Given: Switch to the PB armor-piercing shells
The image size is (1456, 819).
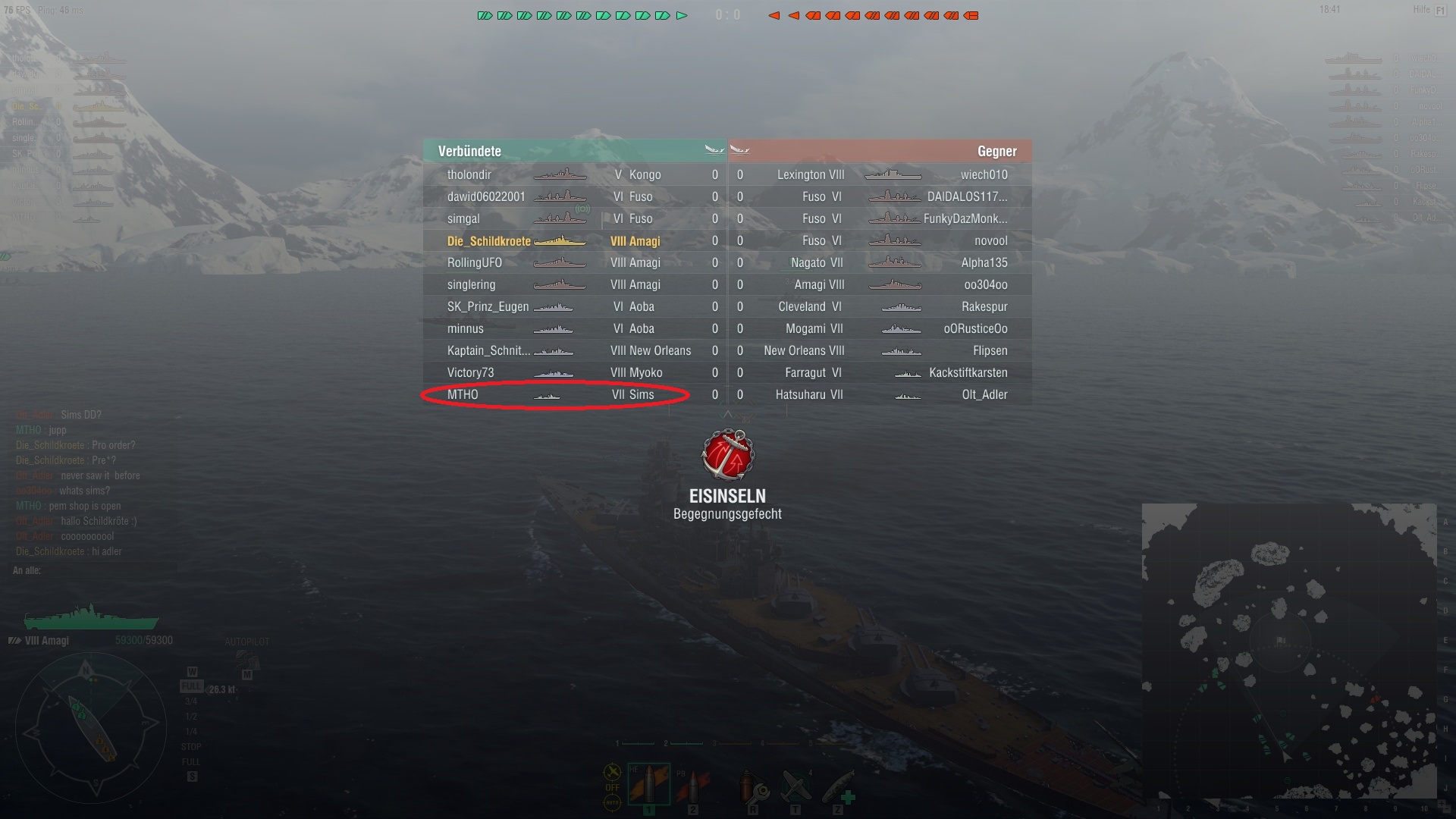Looking at the screenshot, I should [692, 785].
